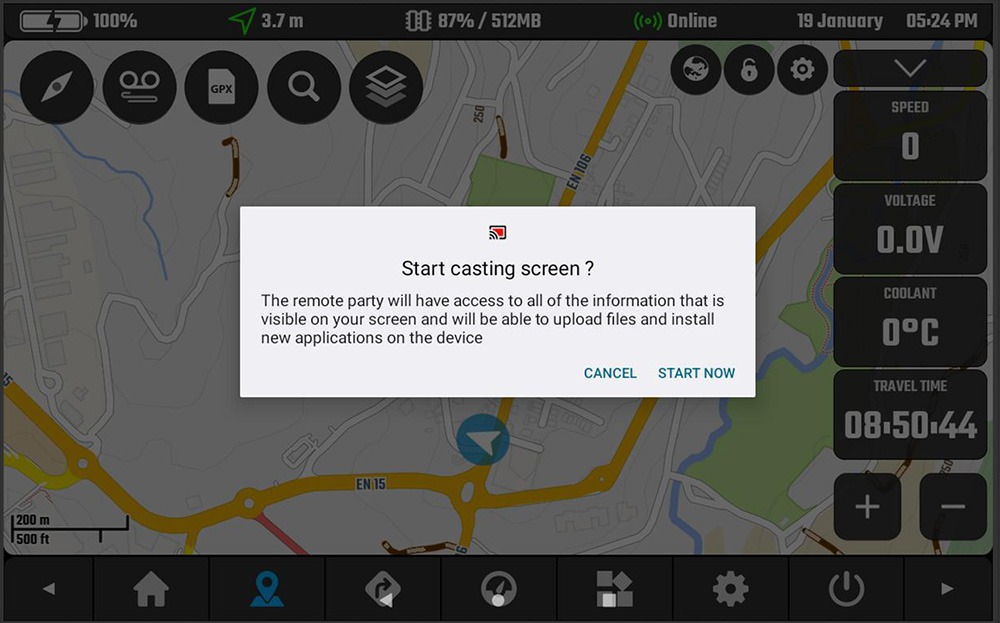Open map settings gear beside the padlock
The height and width of the screenshot is (623, 1000).
point(802,70)
